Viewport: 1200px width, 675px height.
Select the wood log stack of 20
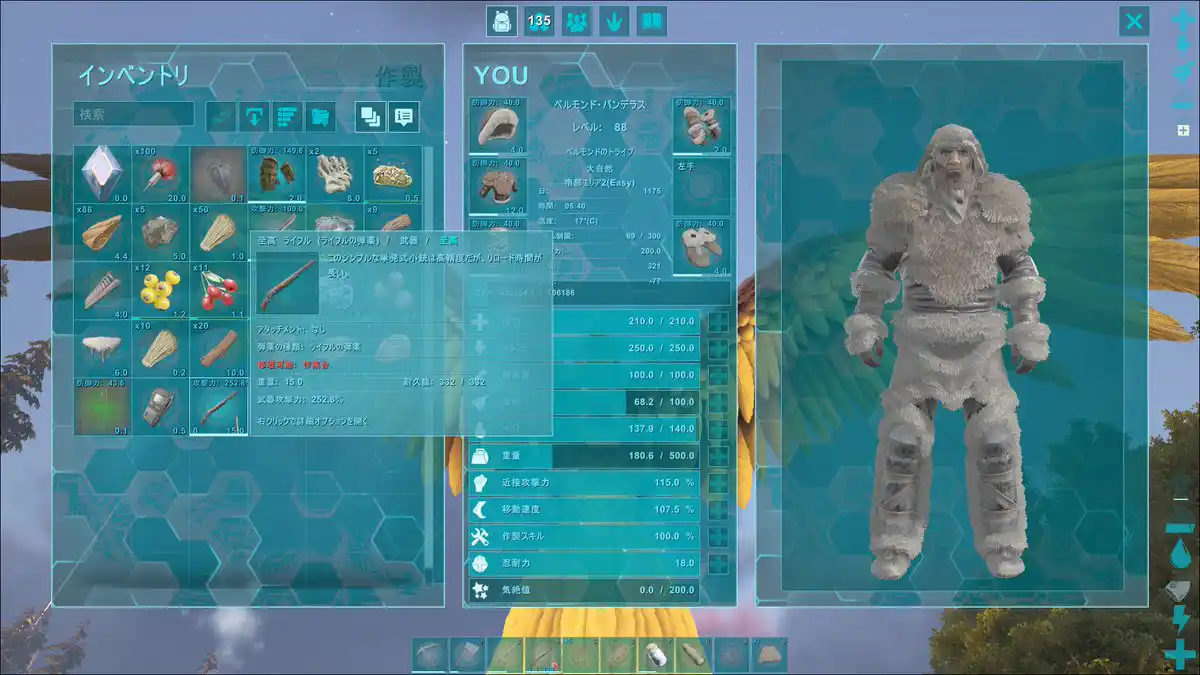tap(217, 348)
